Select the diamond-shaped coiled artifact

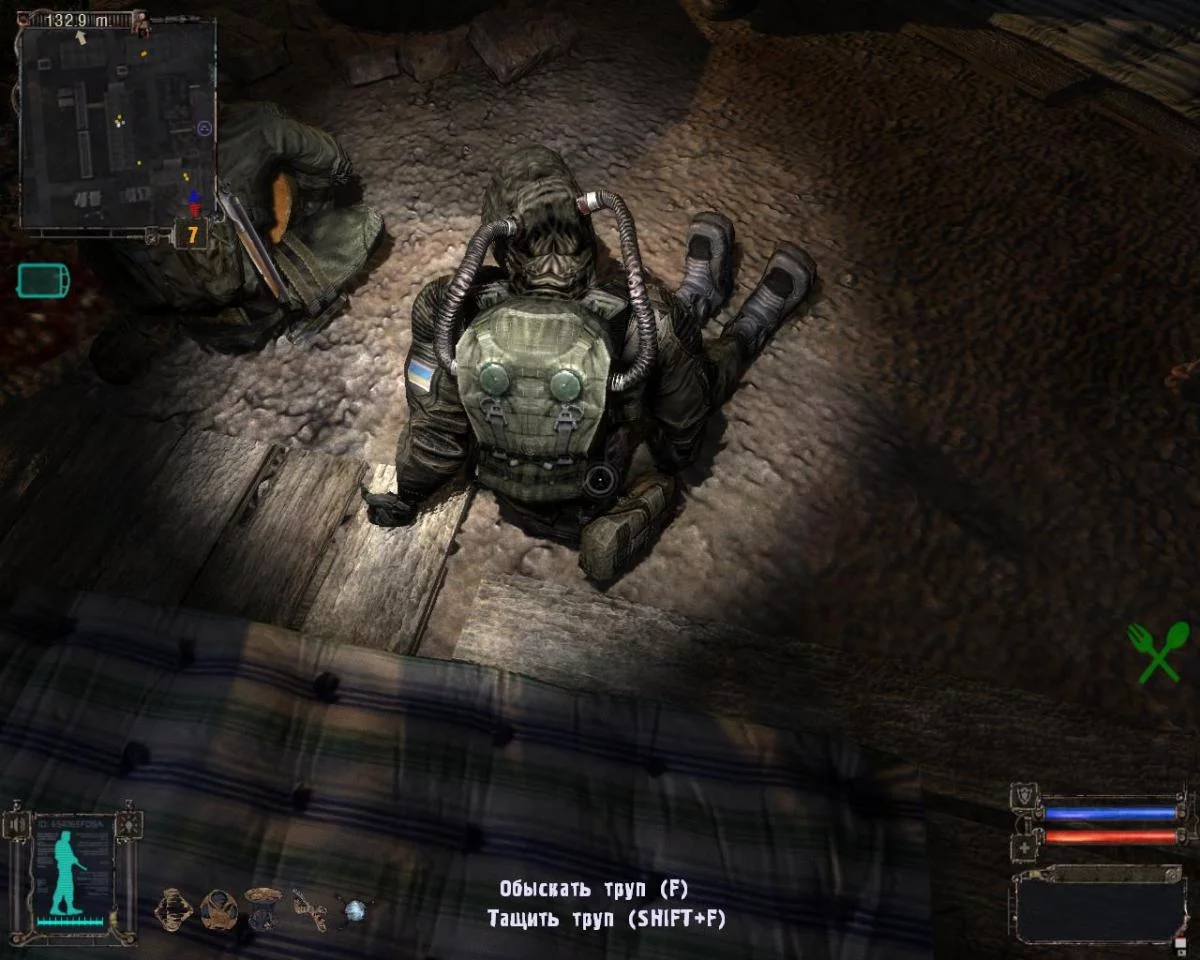point(173,909)
